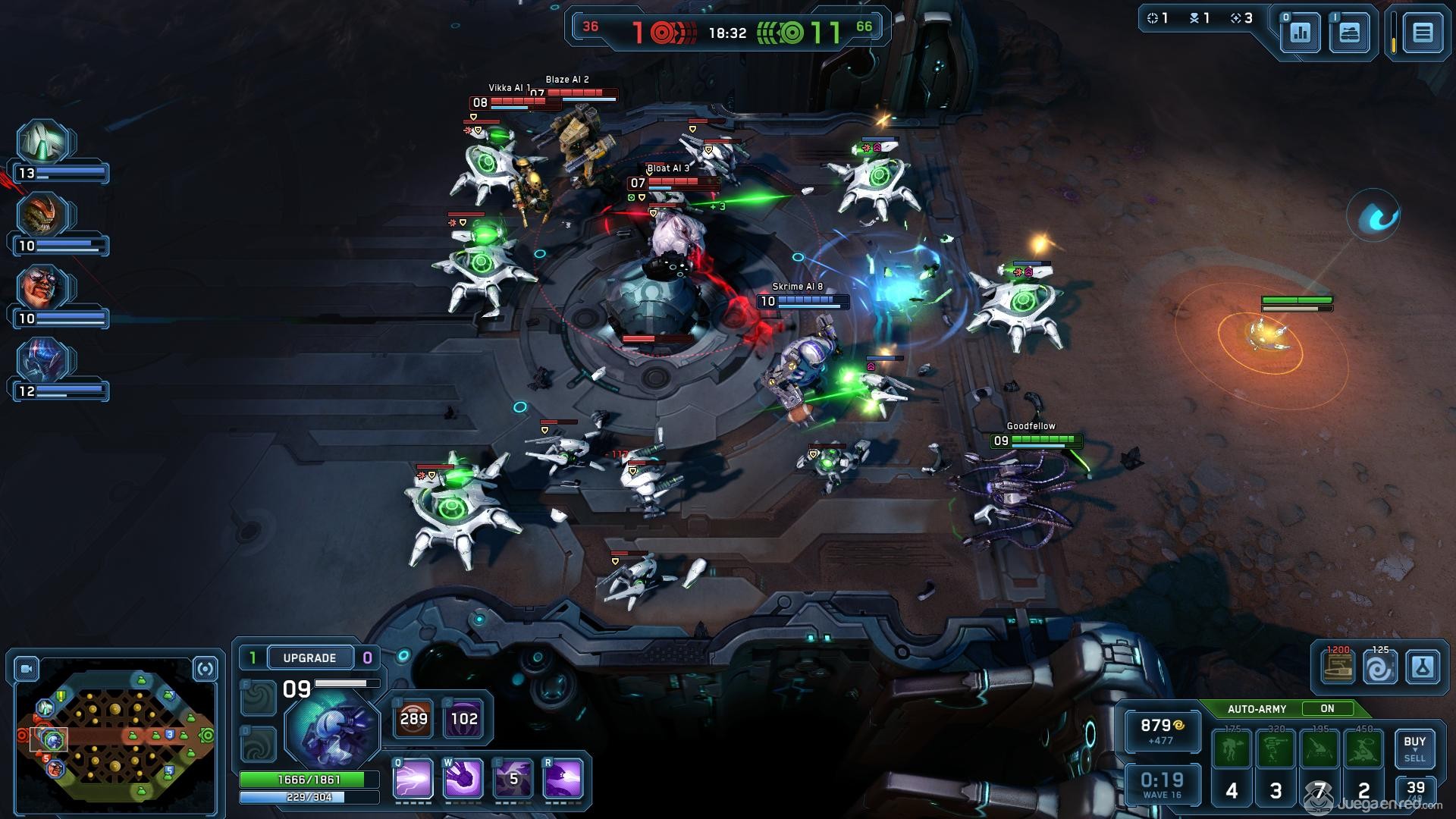
Task: Select the E ability on cooldown
Action: click(x=513, y=778)
